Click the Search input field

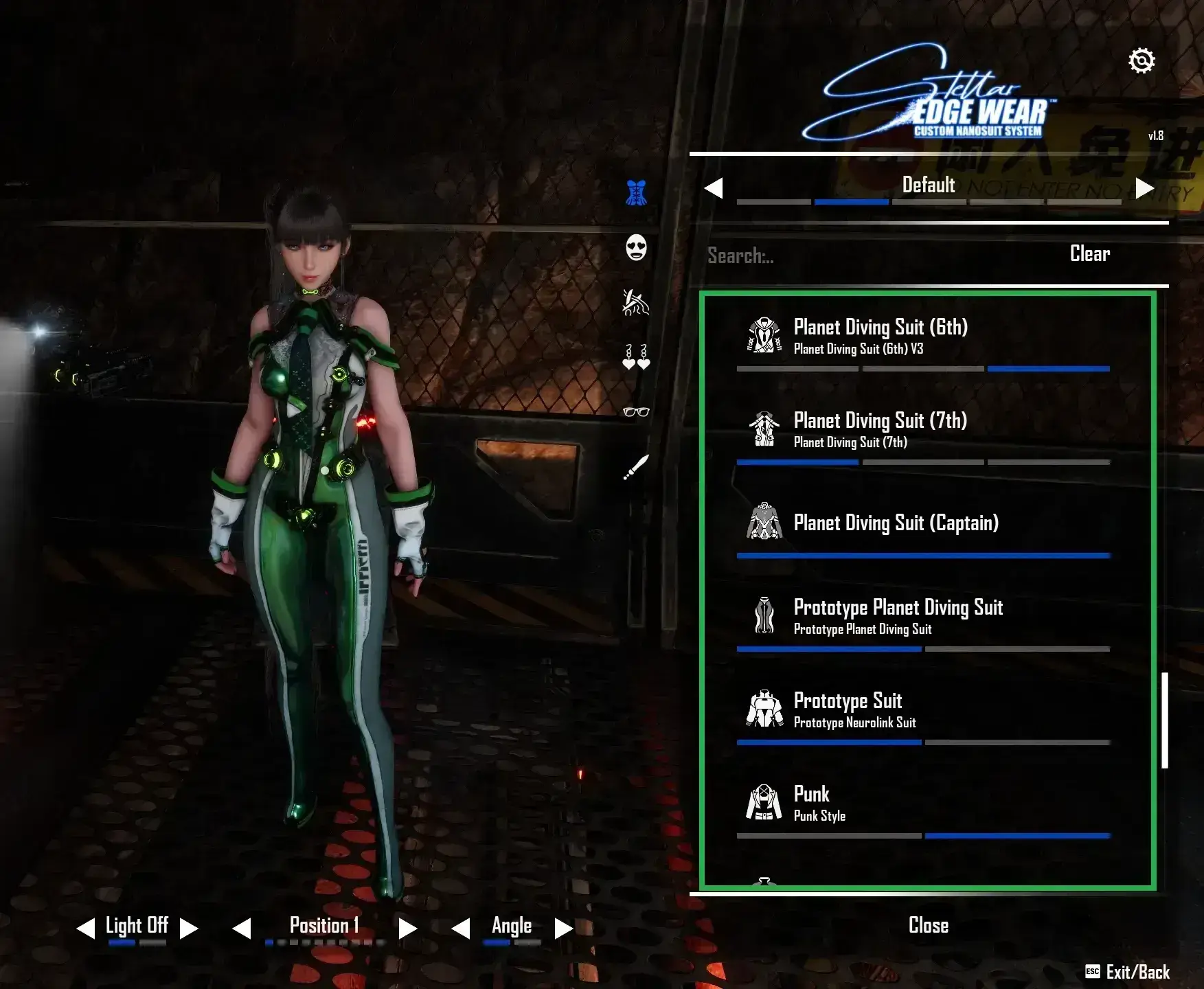tap(859, 255)
